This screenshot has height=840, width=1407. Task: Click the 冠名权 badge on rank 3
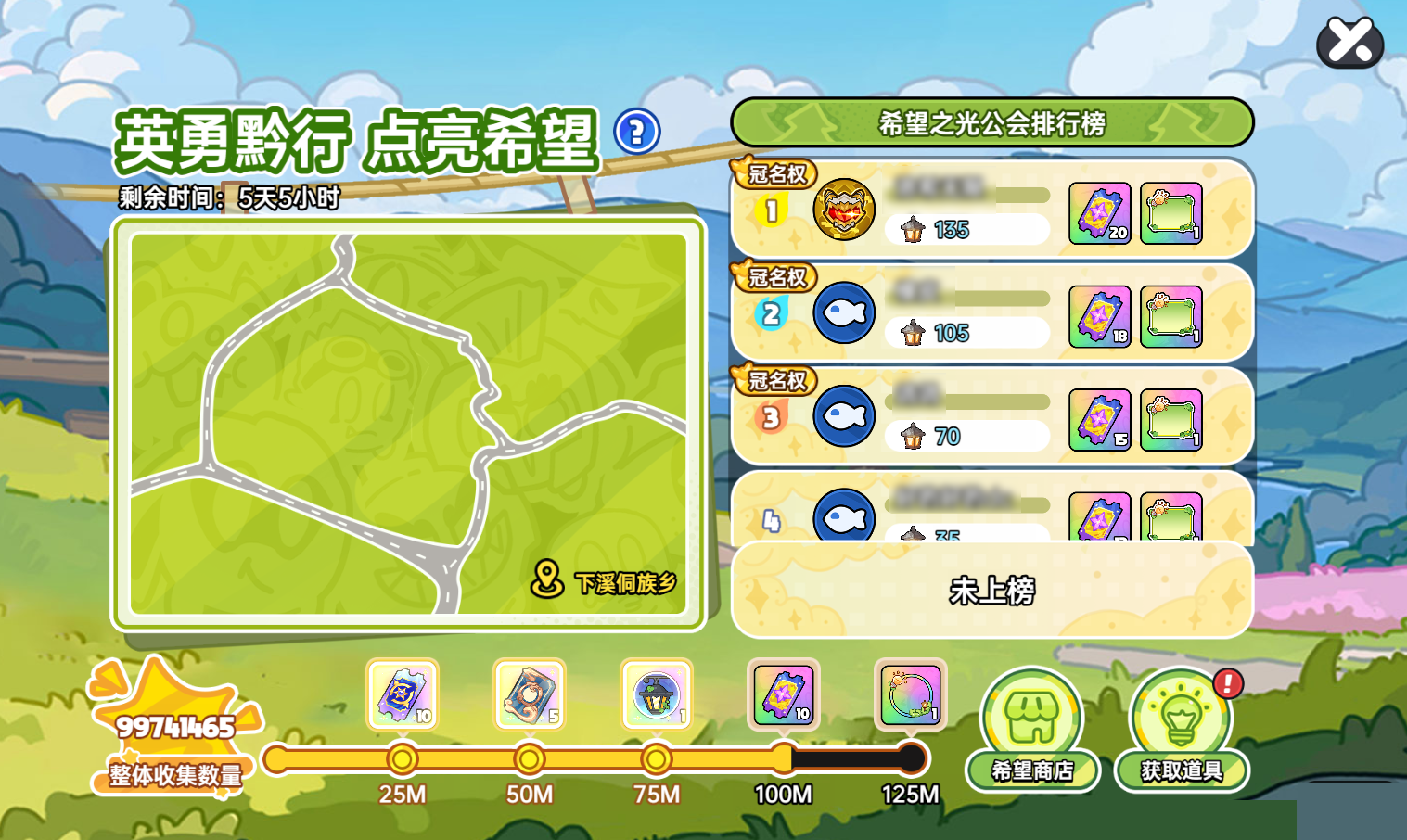(x=776, y=380)
